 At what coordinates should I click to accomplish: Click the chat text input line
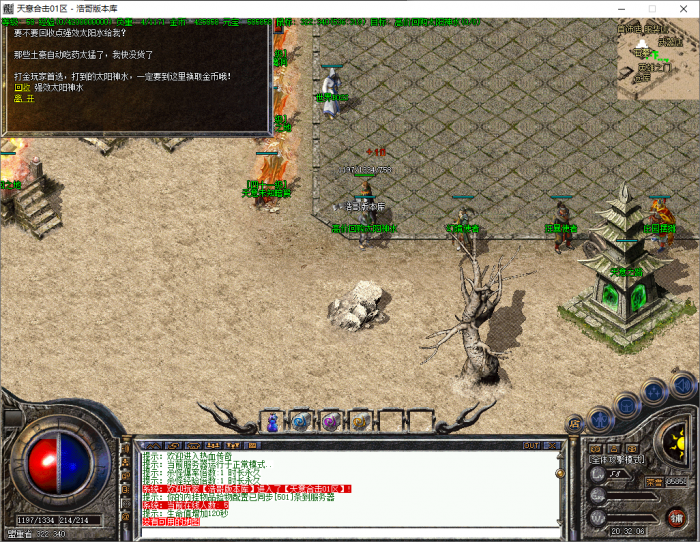pos(340,531)
